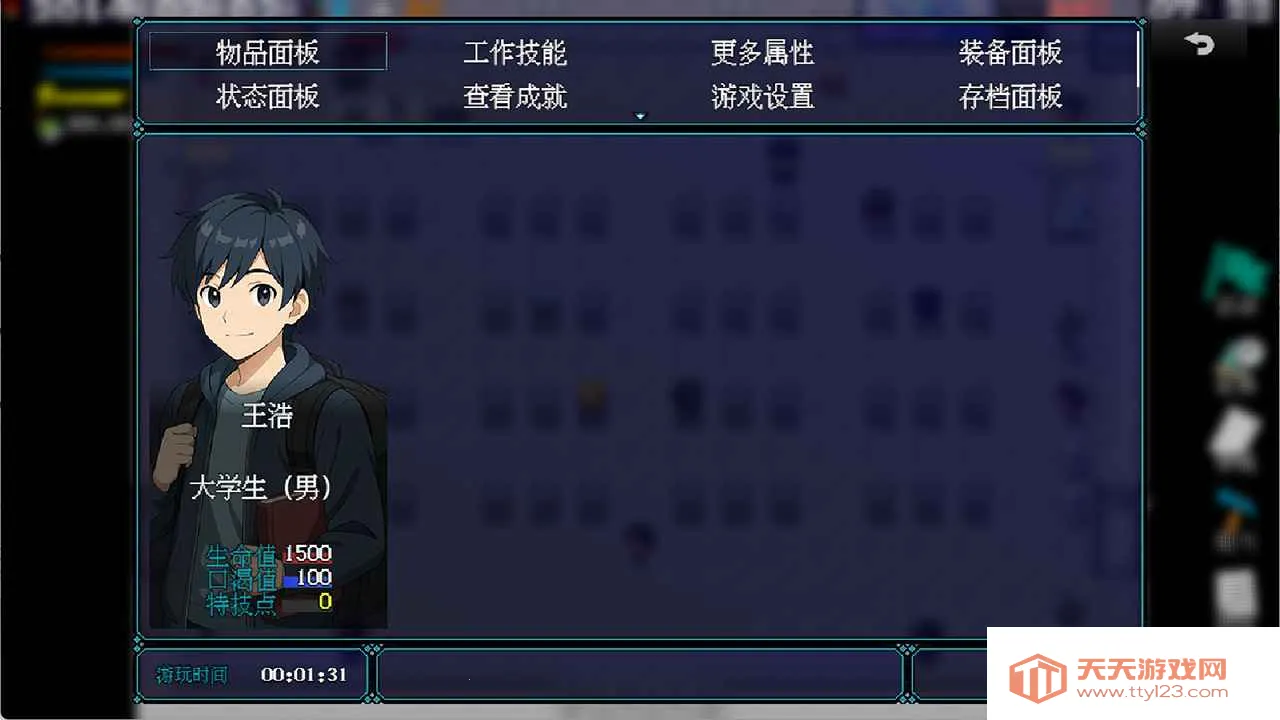
Task: Select the green flag icon on right sidebar
Action: click(x=1238, y=270)
